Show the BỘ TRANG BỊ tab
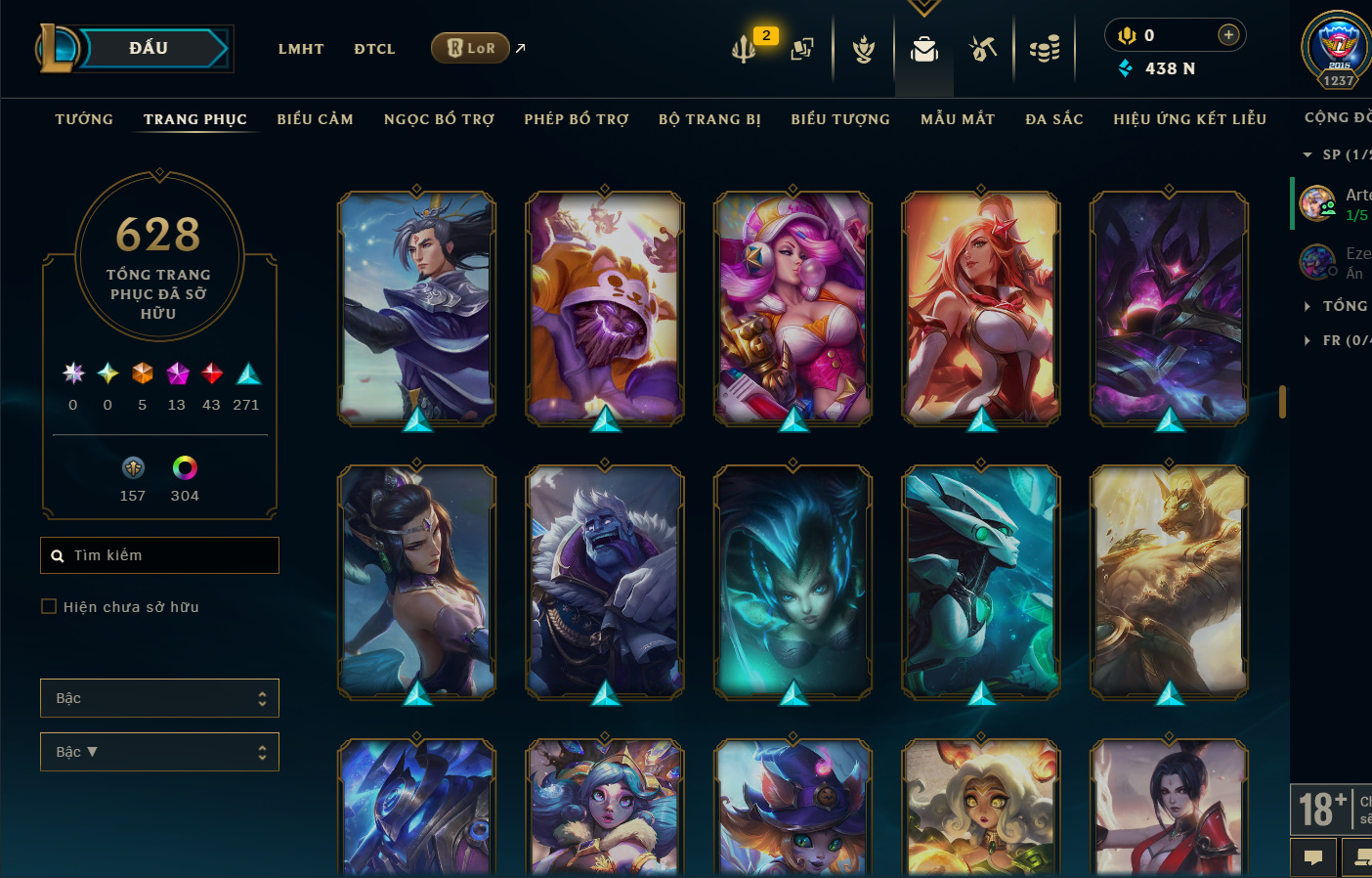Screen dimensions: 1372x878 point(709,119)
